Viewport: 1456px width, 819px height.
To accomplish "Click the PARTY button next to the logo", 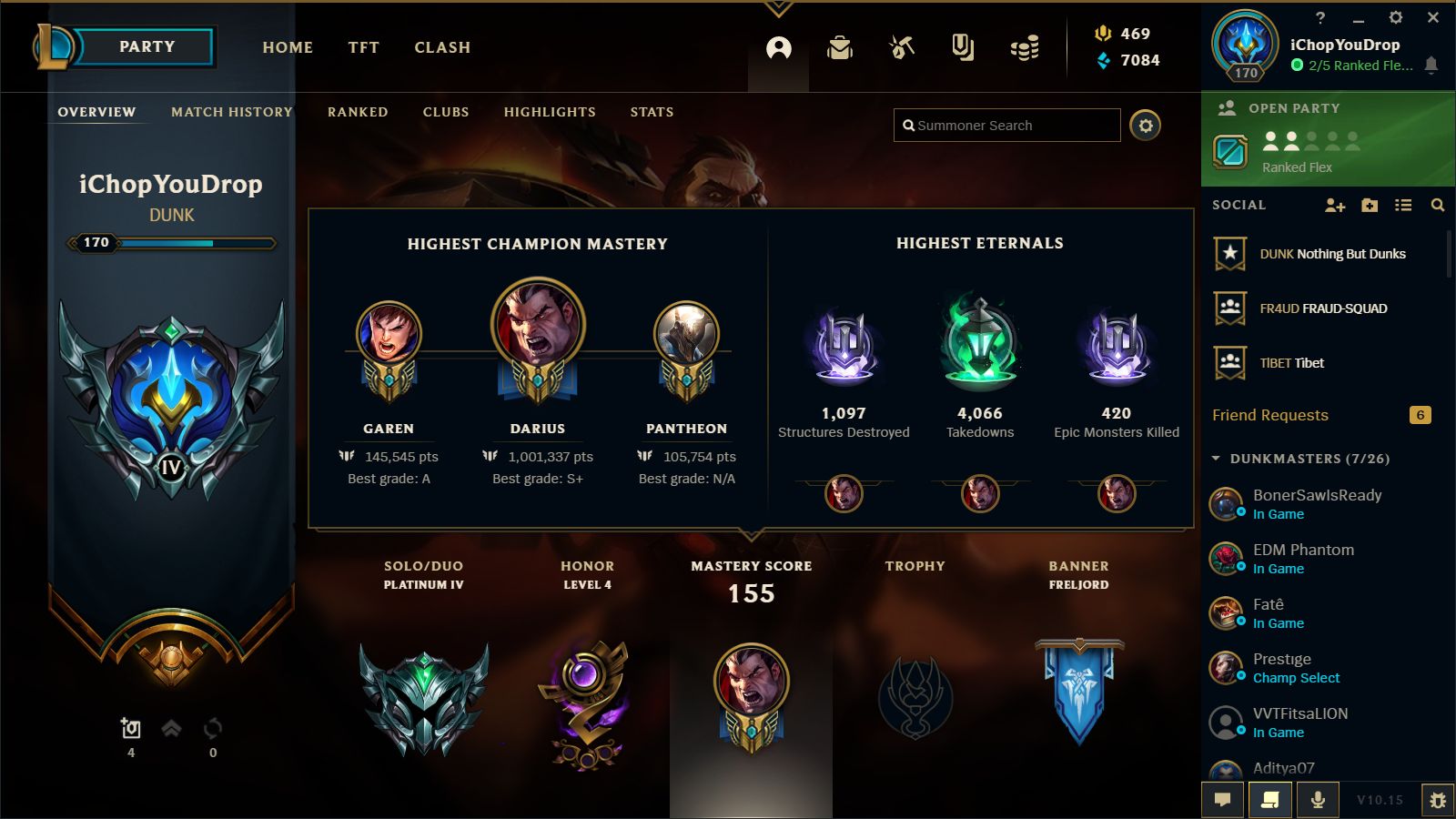I will point(146,47).
